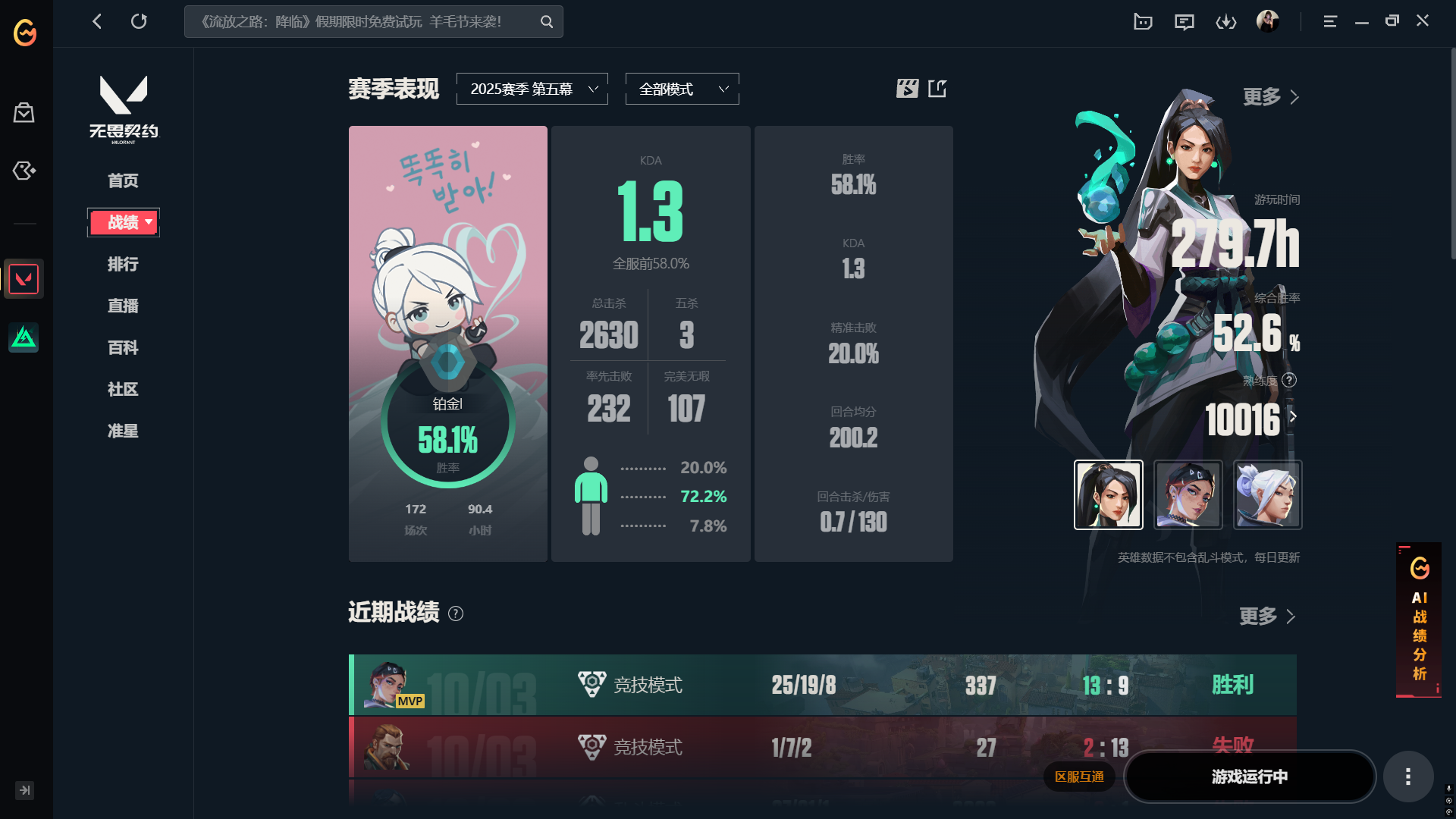This screenshot has height=819, width=1456.
Task: Open the green triangle game icon in sidebar
Action: coord(24,337)
